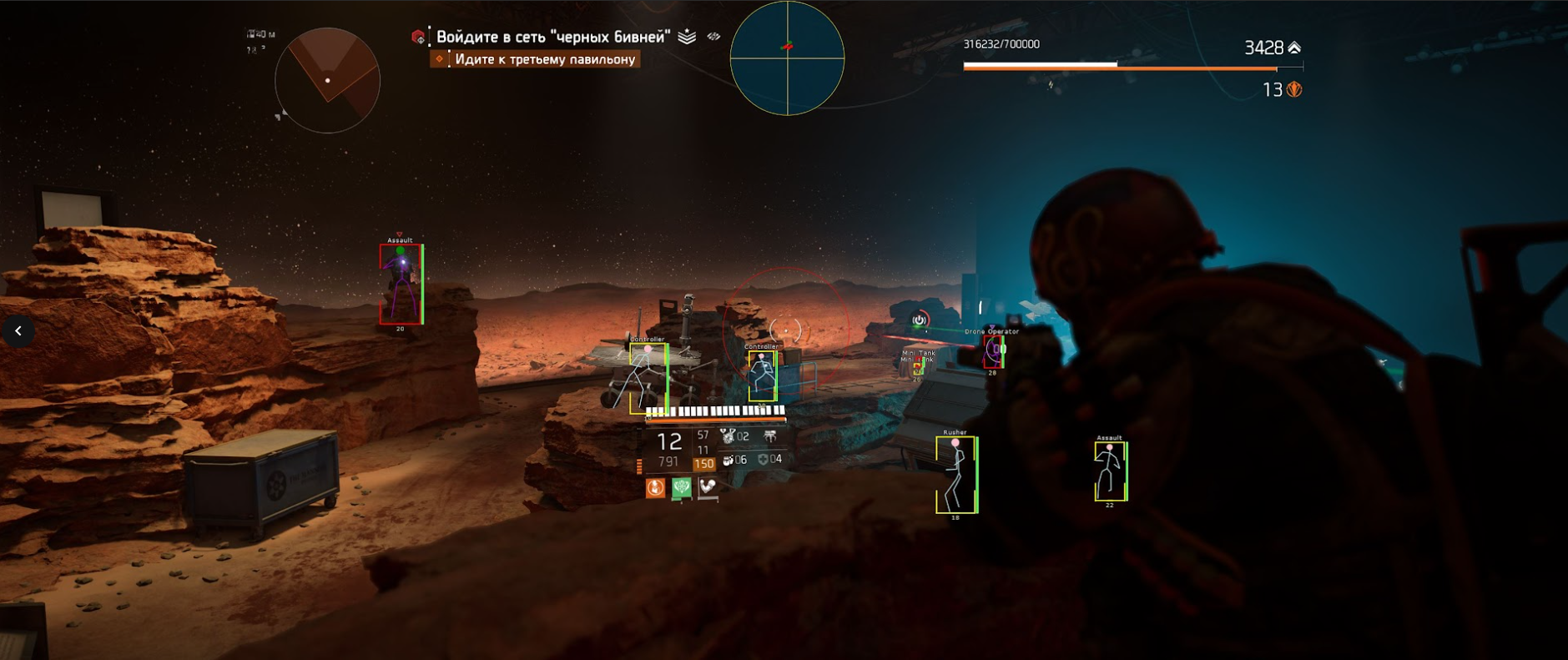This screenshot has width=1568, height=660.
Task: Activate the green hive skill icon
Action: tap(682, 487)
